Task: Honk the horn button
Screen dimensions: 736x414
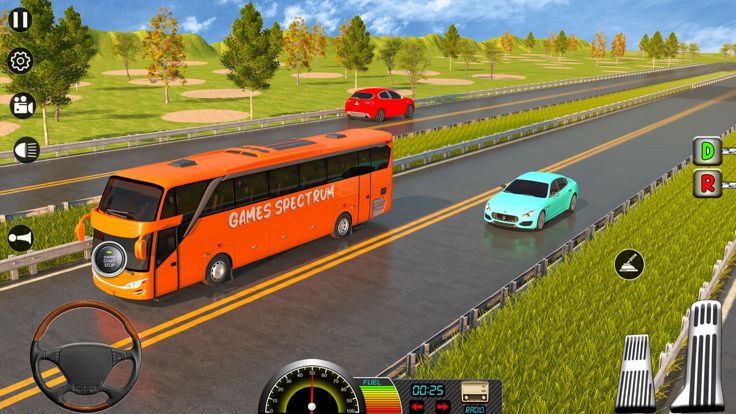Action: click(x=20, y=238)
